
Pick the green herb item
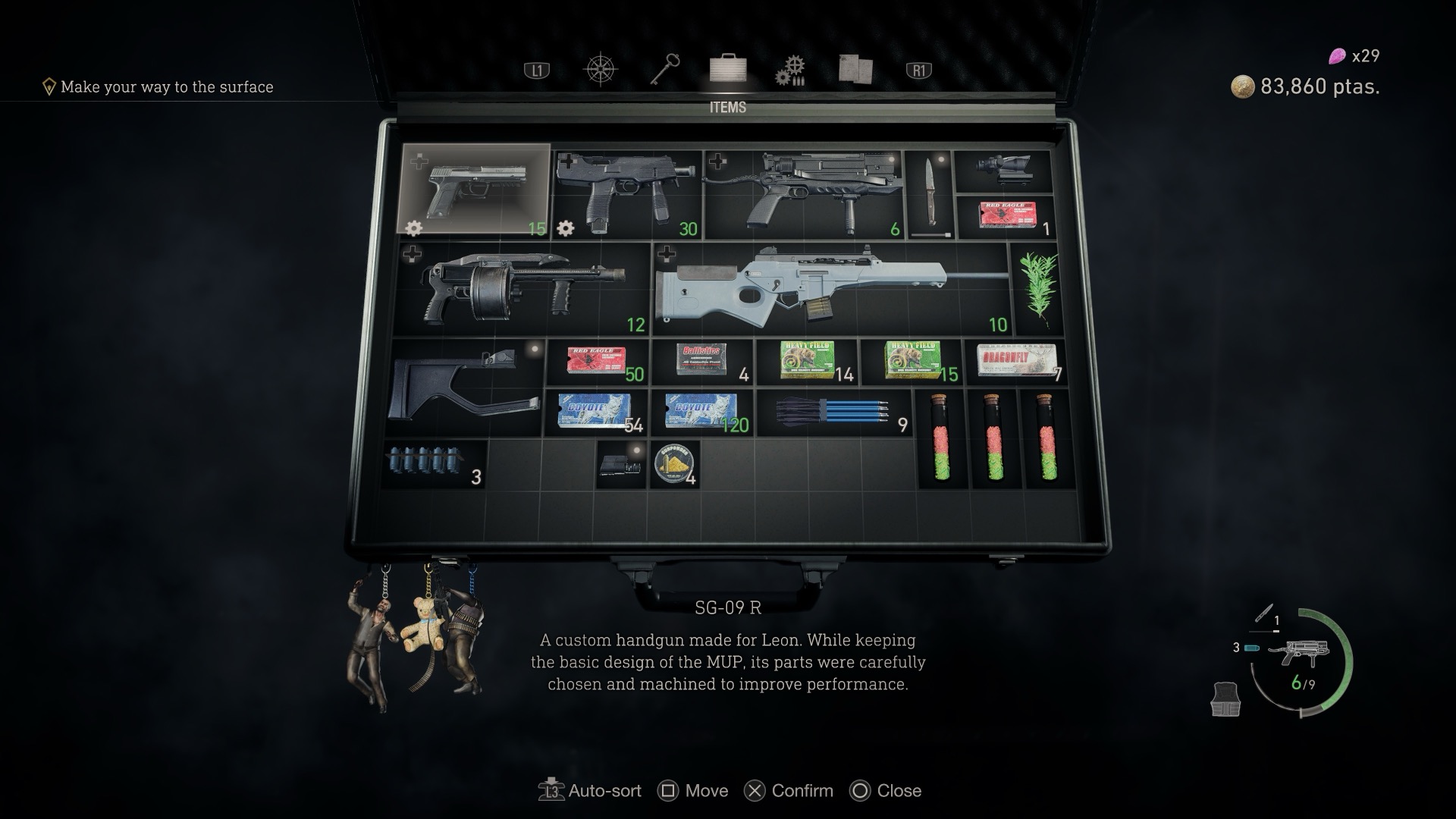[x=1037, y=288]
